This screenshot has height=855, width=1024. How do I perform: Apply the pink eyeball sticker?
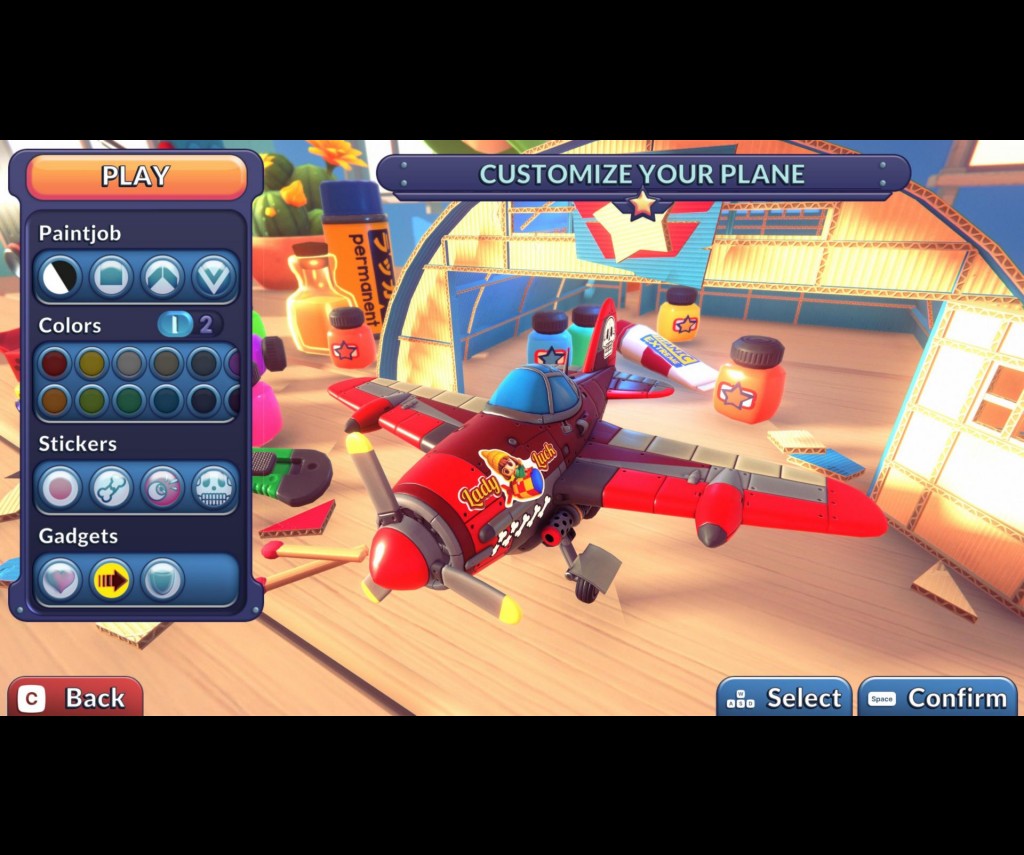[162, 488]
